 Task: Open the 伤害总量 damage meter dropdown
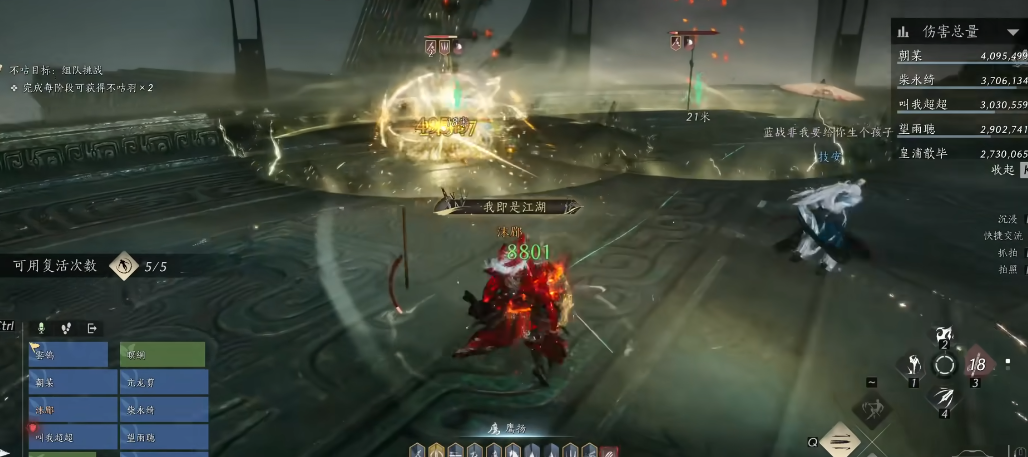pos(1012,32)
